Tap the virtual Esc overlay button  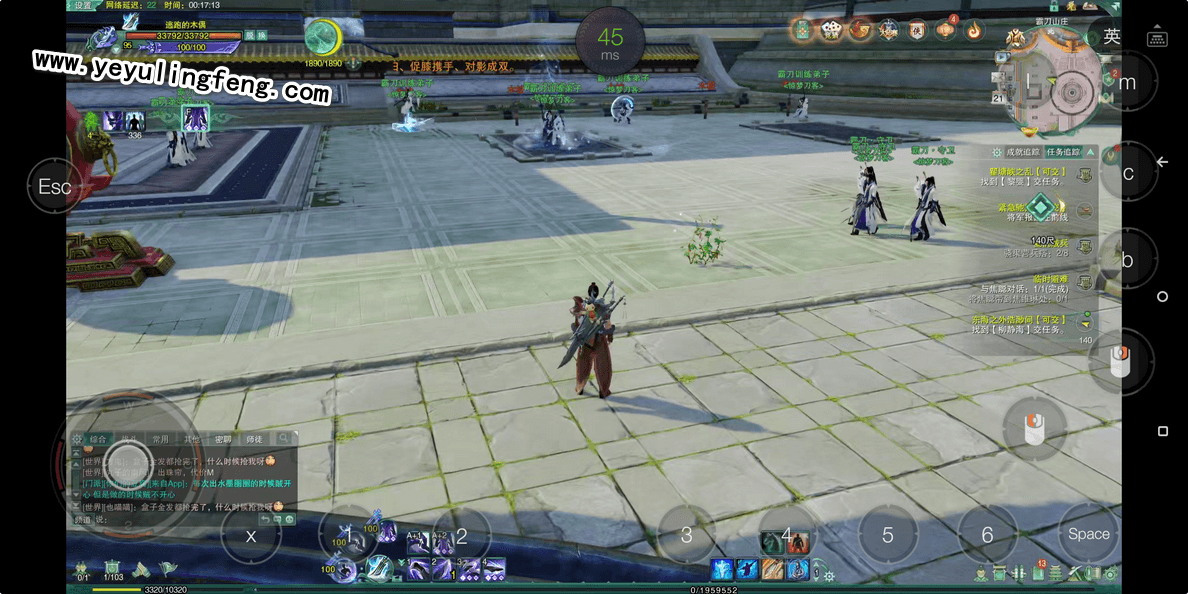point(54,187)
